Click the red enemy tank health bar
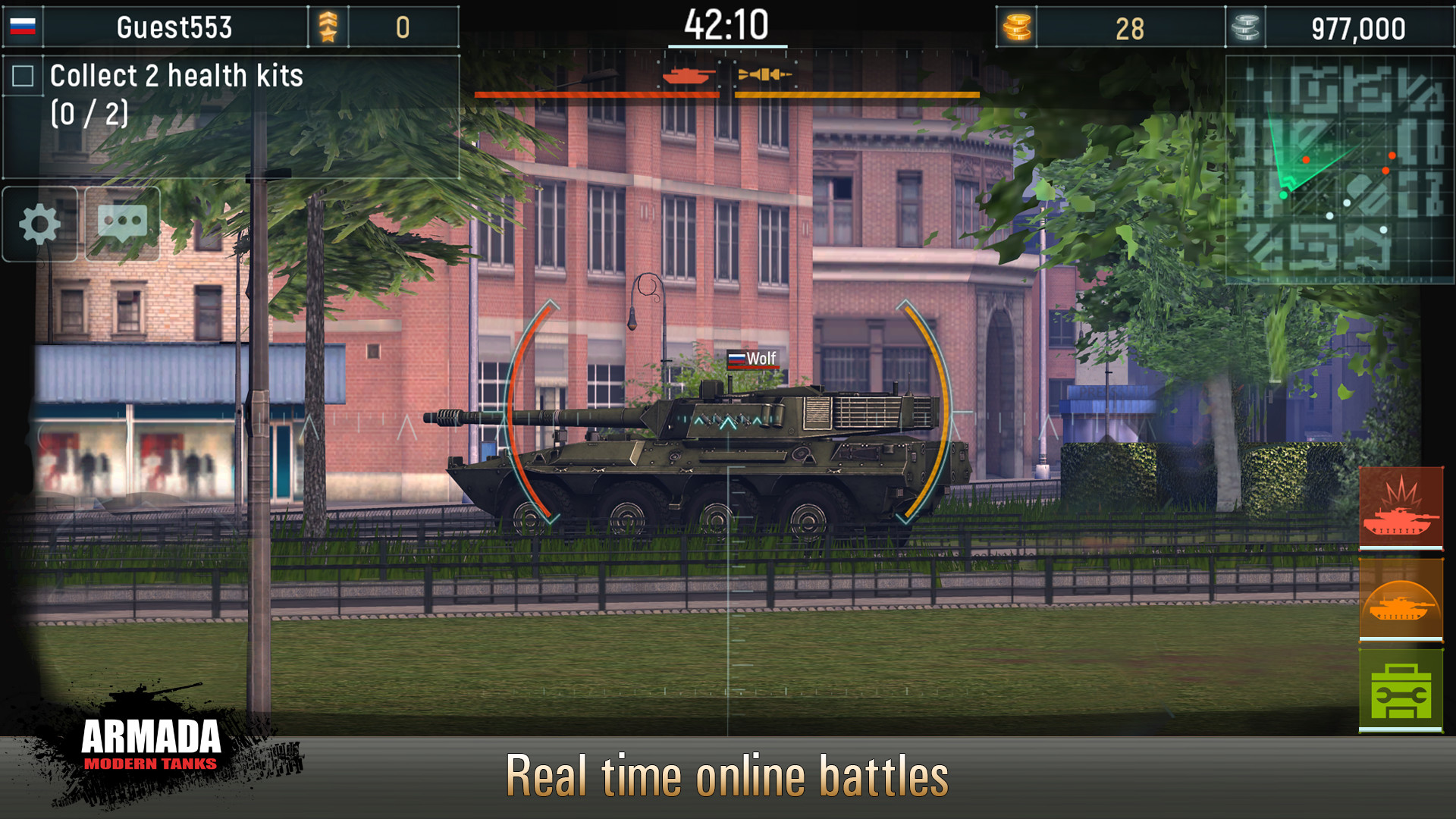Image resolution: width=1456 pixels, height=819 pixels. (x=597, y=94)
